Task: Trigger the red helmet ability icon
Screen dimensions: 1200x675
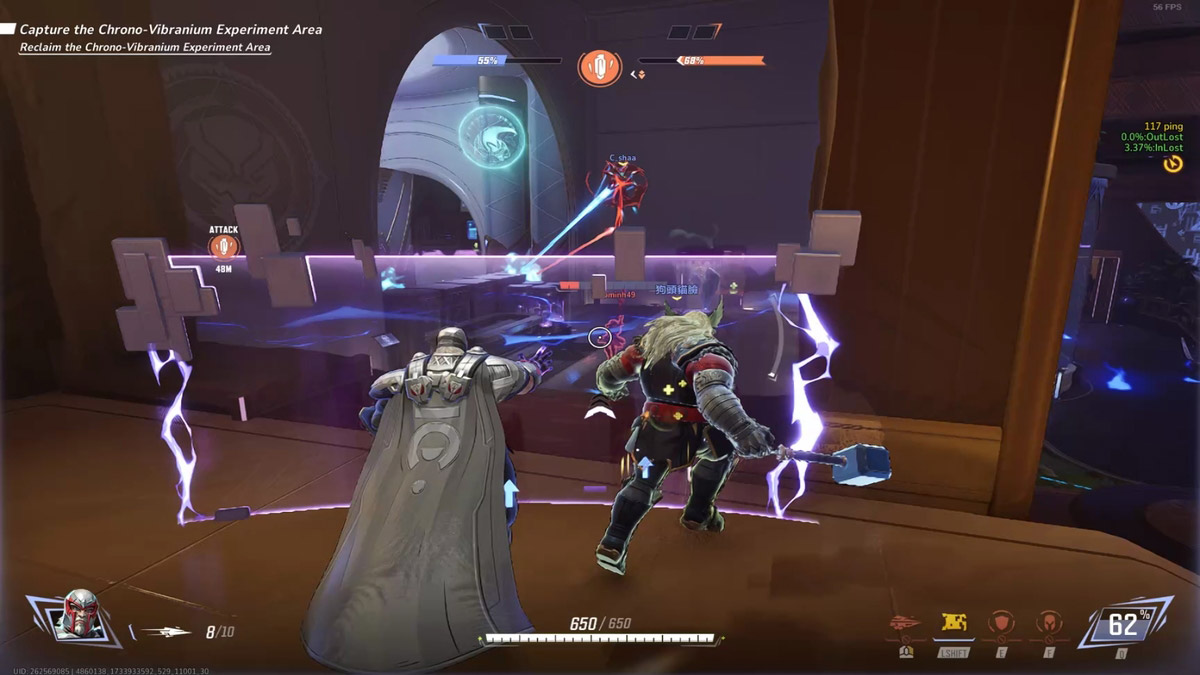Action: click(x=1049, y=624)
